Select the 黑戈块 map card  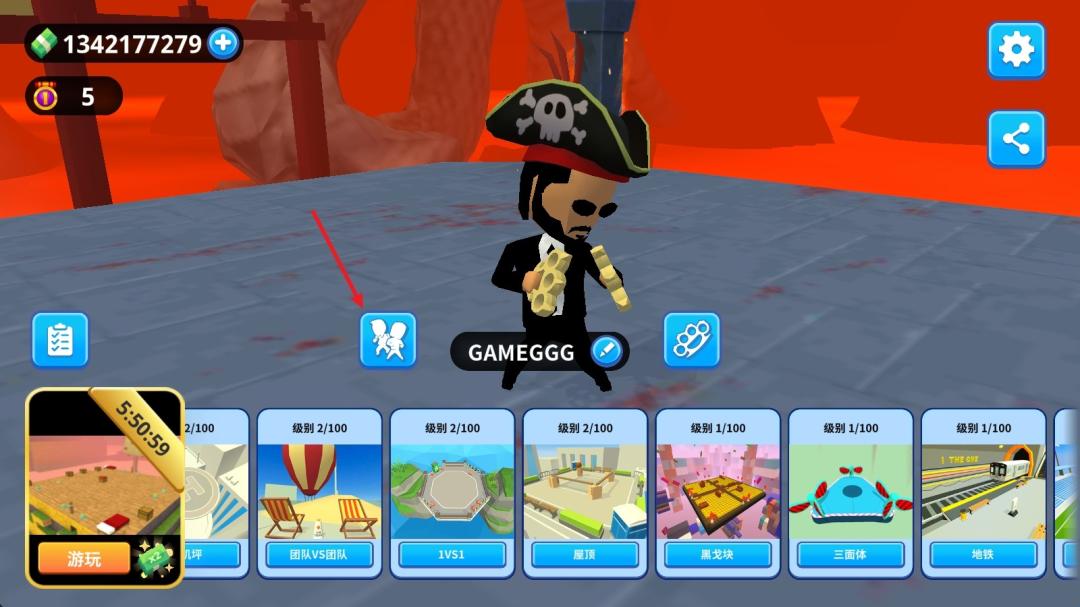718,492
